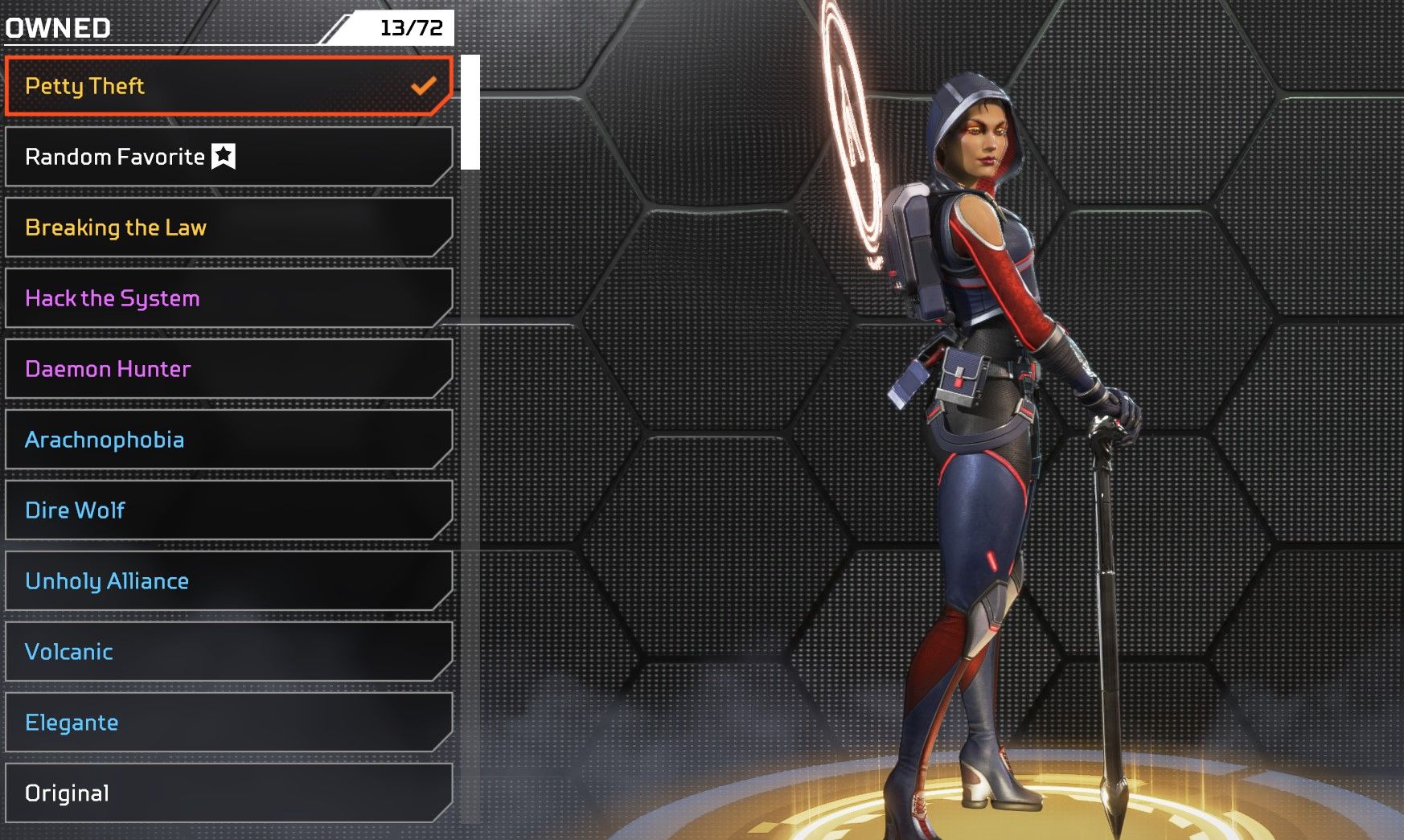Select the Petty Theft skin

point(228,86)
